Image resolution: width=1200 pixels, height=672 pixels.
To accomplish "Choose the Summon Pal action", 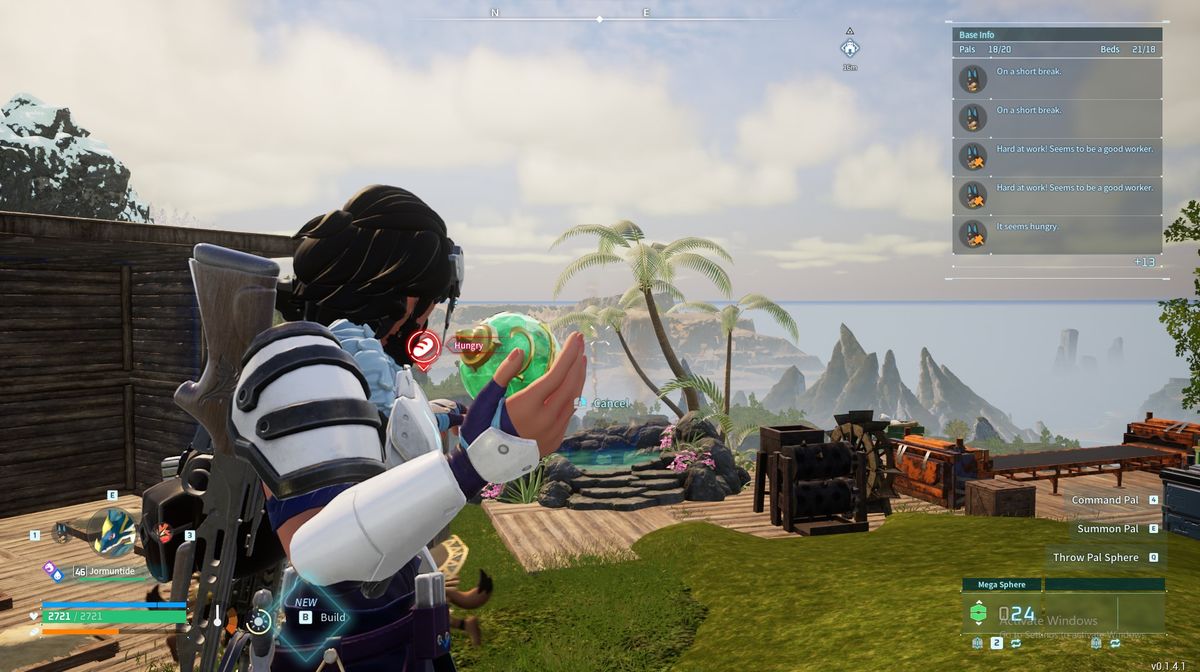I will (1108, 528).
